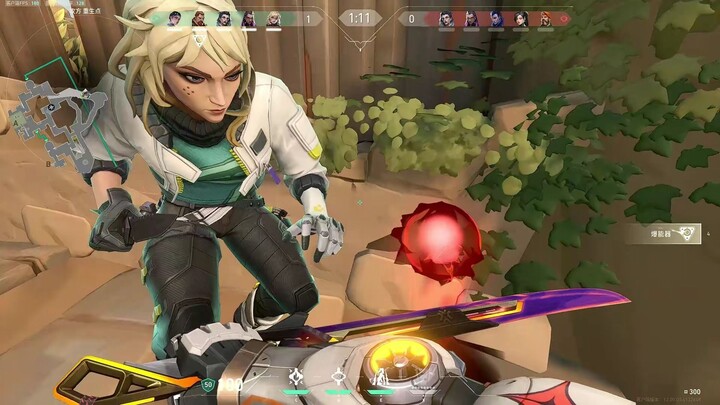Activate the Q-key orb ability icon

click(x=340, y=378)
